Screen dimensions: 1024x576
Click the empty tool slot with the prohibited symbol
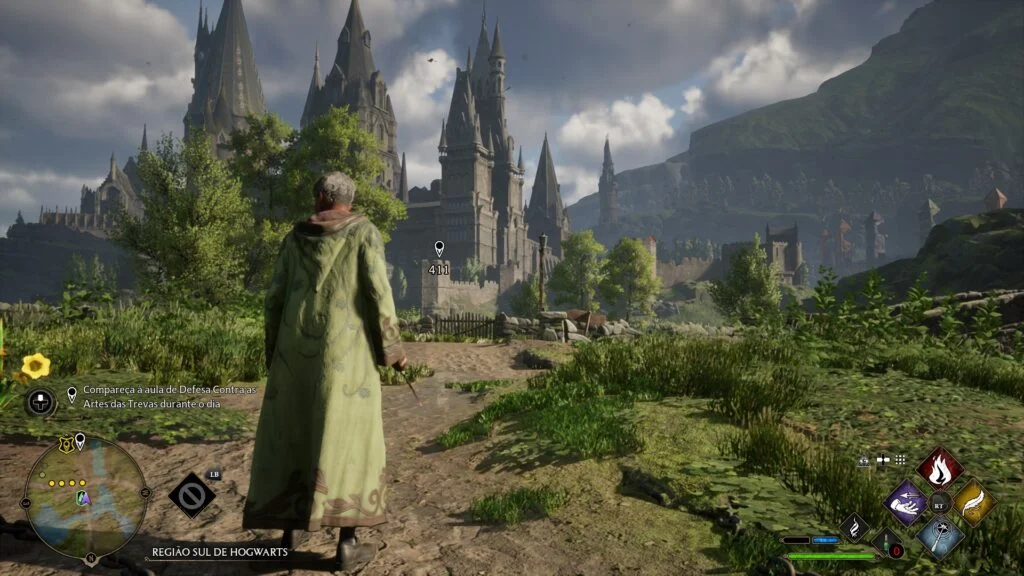click(x=191, y=495)
